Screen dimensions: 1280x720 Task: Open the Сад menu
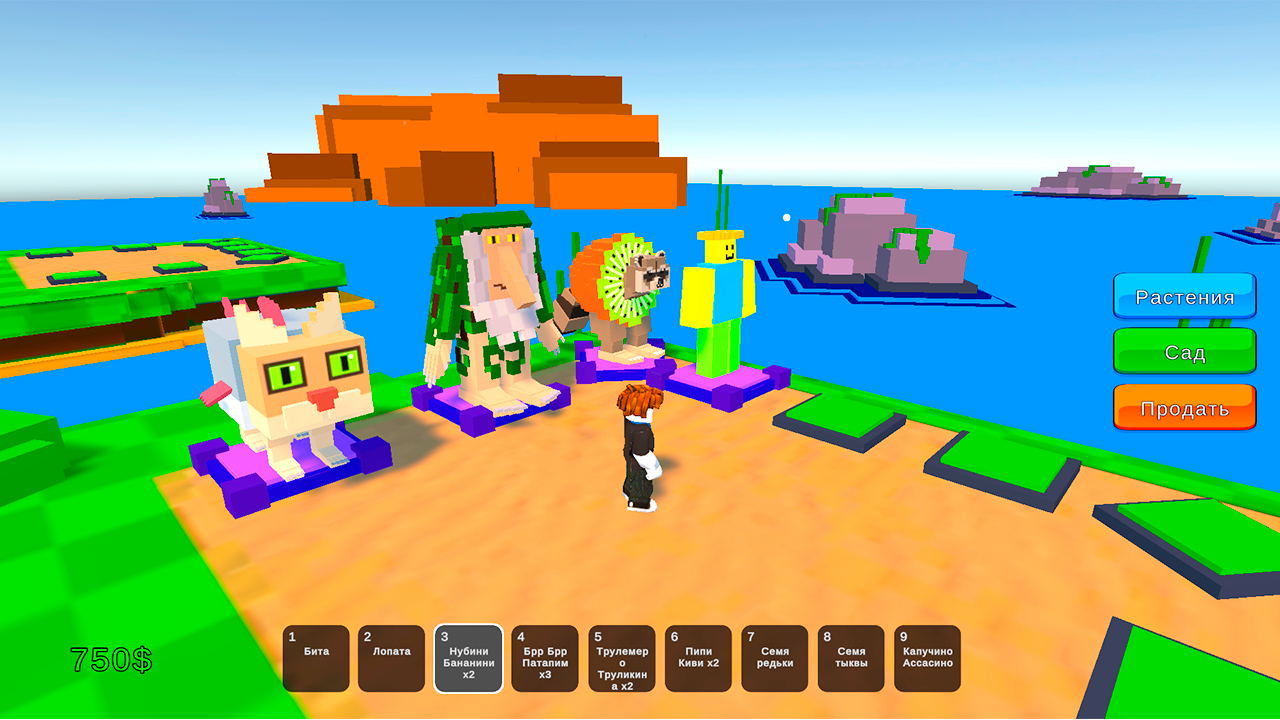(x=1184, y=352)
